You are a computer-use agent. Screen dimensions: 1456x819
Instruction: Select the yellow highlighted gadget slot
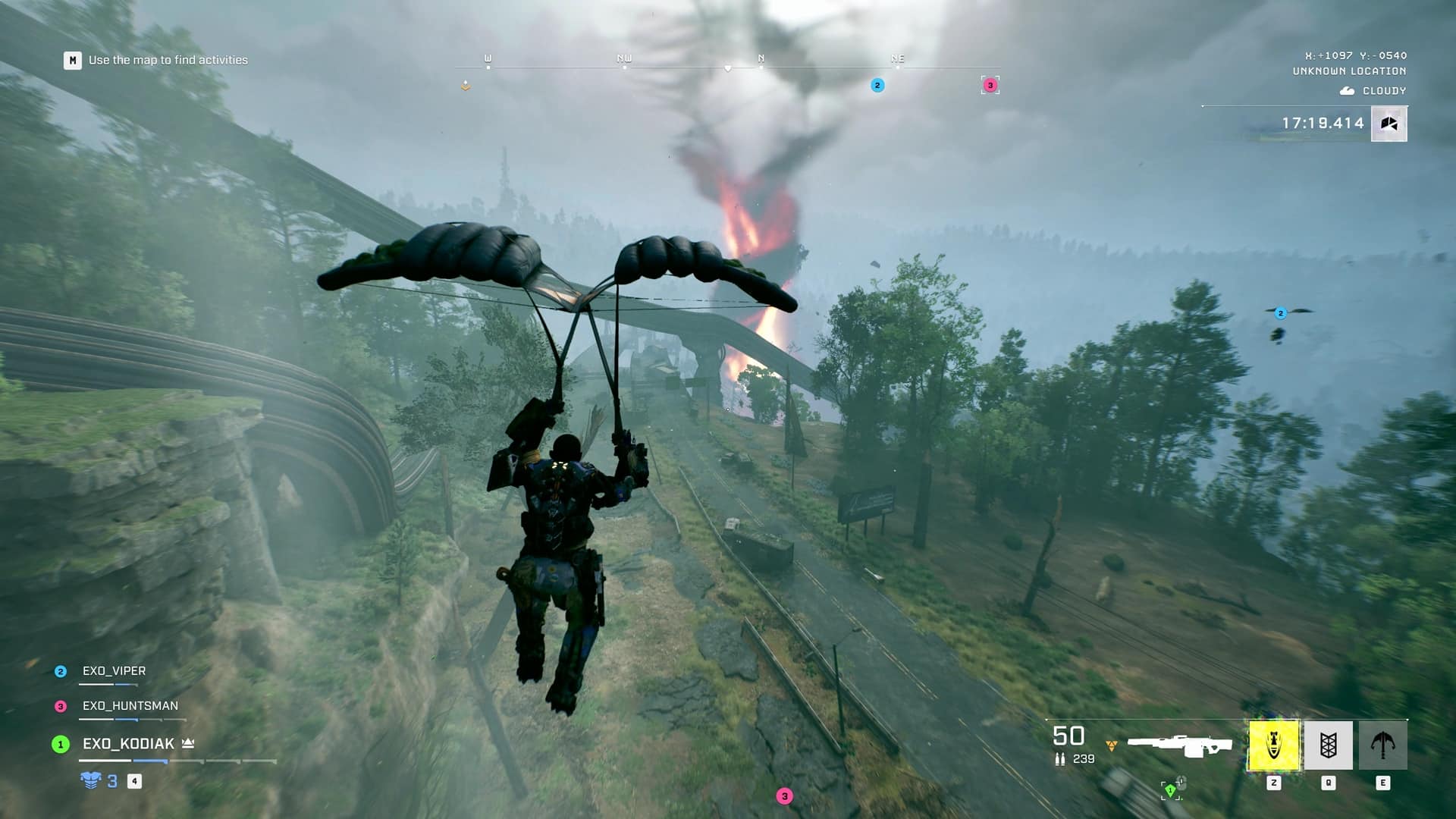pos(1274,745)
